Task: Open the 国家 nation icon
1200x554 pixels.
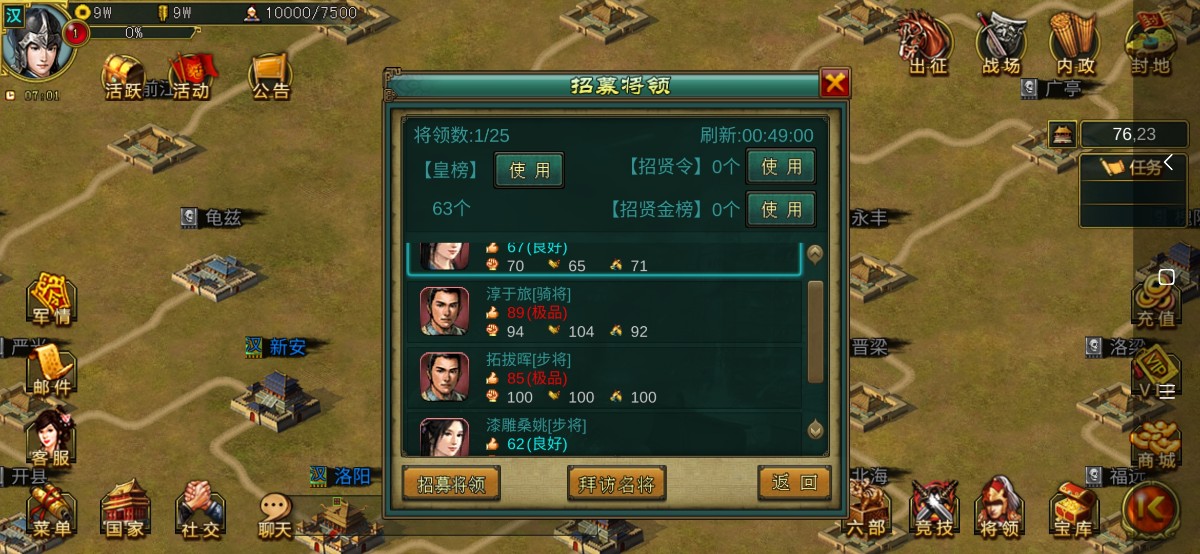Action: (x=125, y=511)
